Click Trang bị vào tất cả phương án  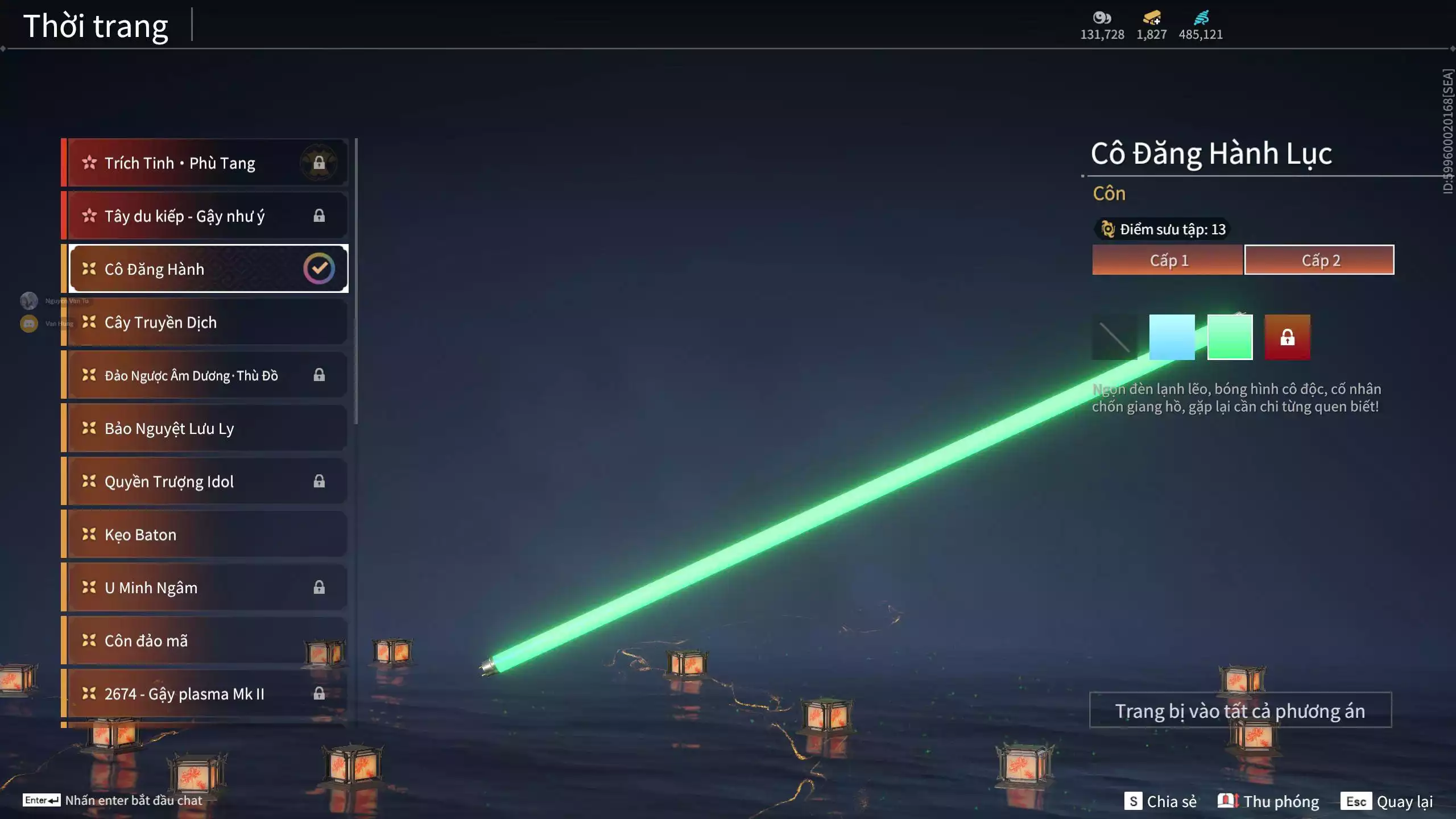click(1240, 710)
